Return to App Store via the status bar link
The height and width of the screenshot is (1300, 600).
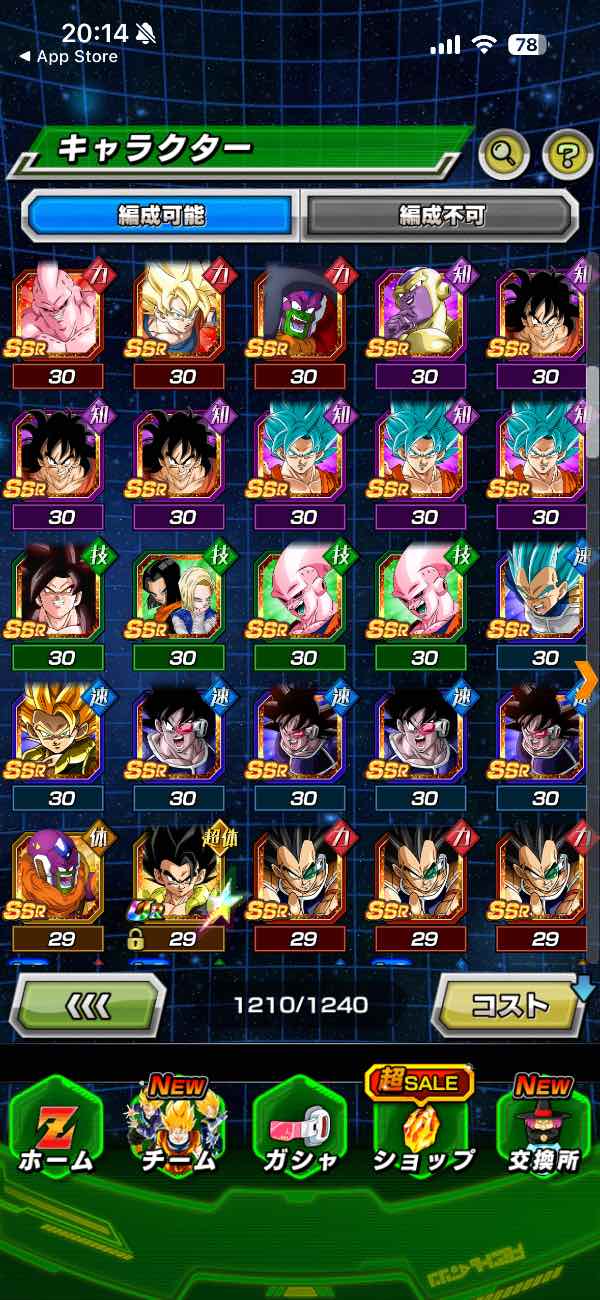68,57
